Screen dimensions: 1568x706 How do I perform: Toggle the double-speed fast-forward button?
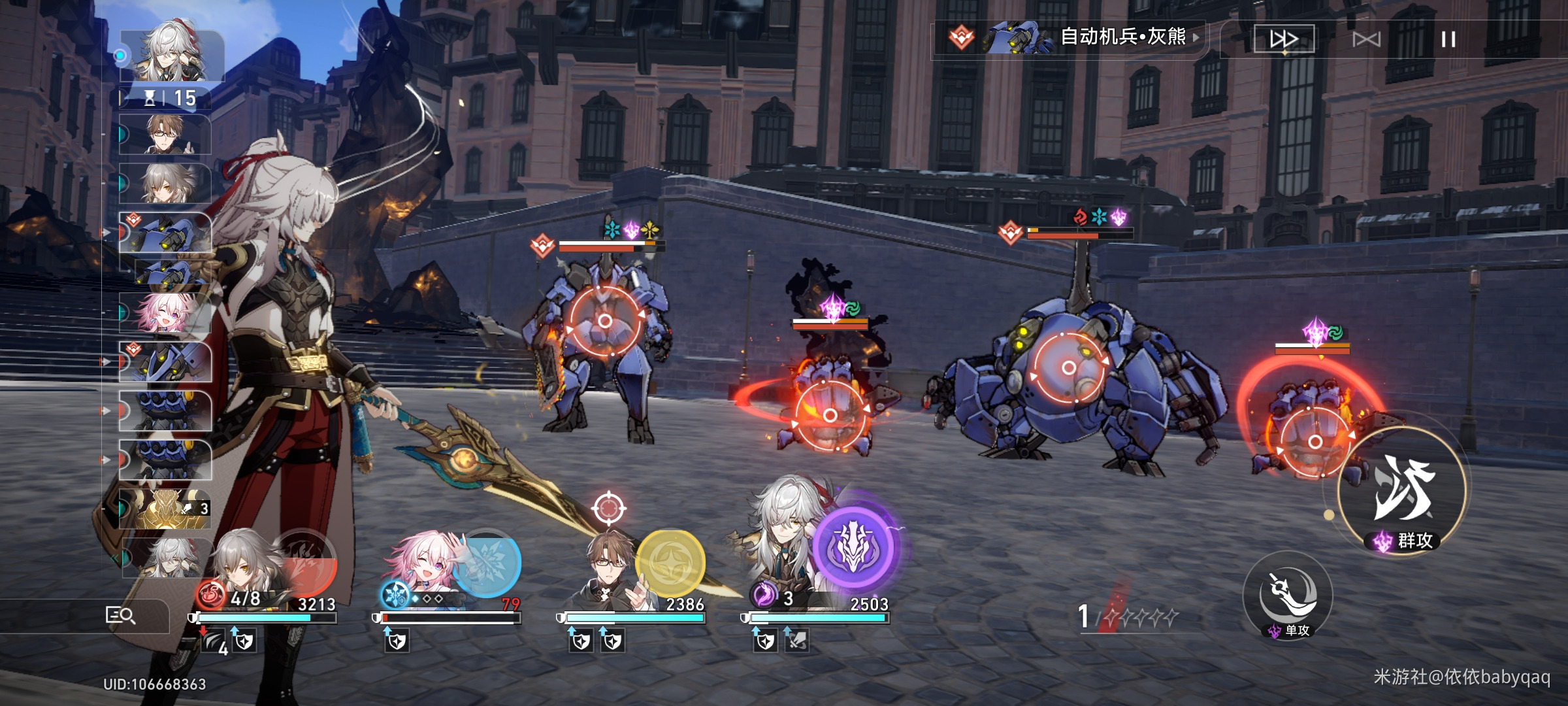1283,39
